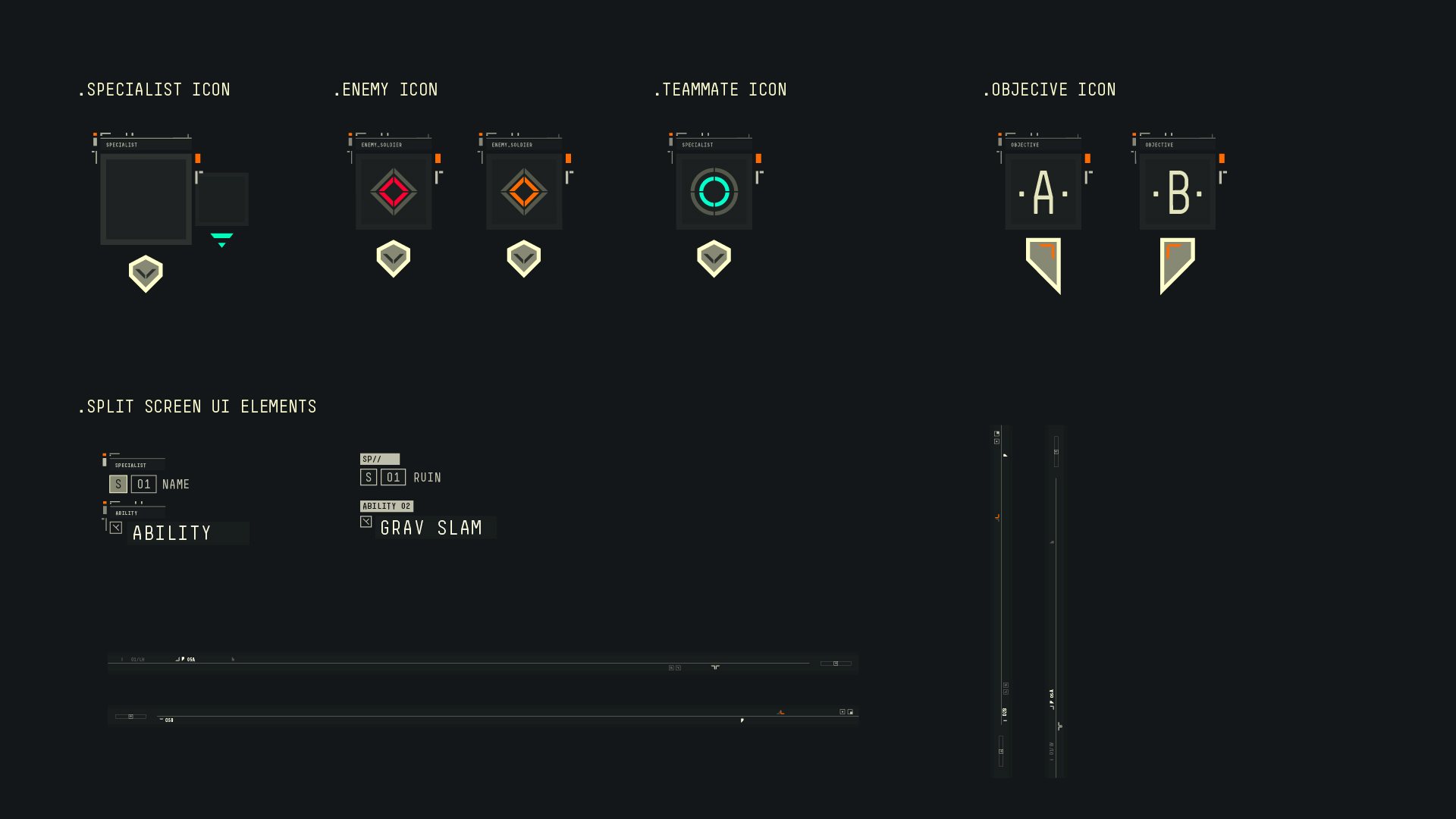
Task: Click the highlighted S box beside NAME
Action: coord(118,484)
